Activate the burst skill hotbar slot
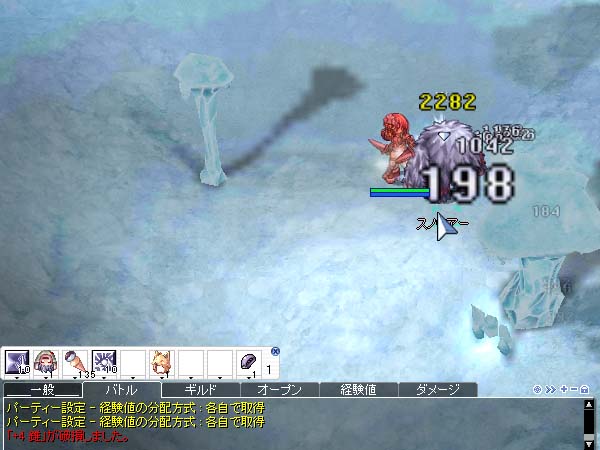The height and width of the screenshot is (450, 600). pyautogui.click(x=104, y=361)
